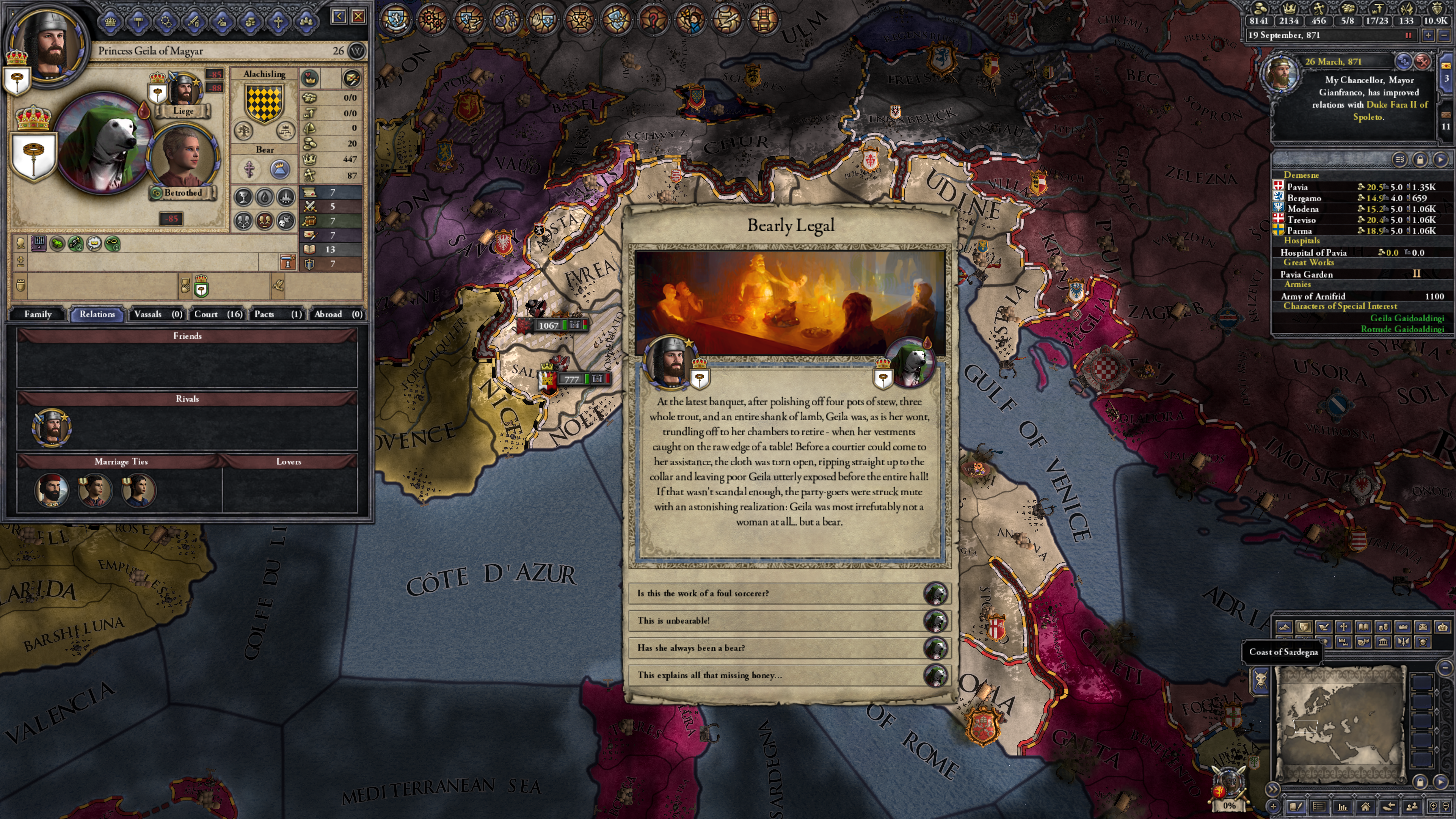Image resolution: width=1456 pixels, height=819 pixels.
Task: Click the world minimap
Action: coord(1340,723)
